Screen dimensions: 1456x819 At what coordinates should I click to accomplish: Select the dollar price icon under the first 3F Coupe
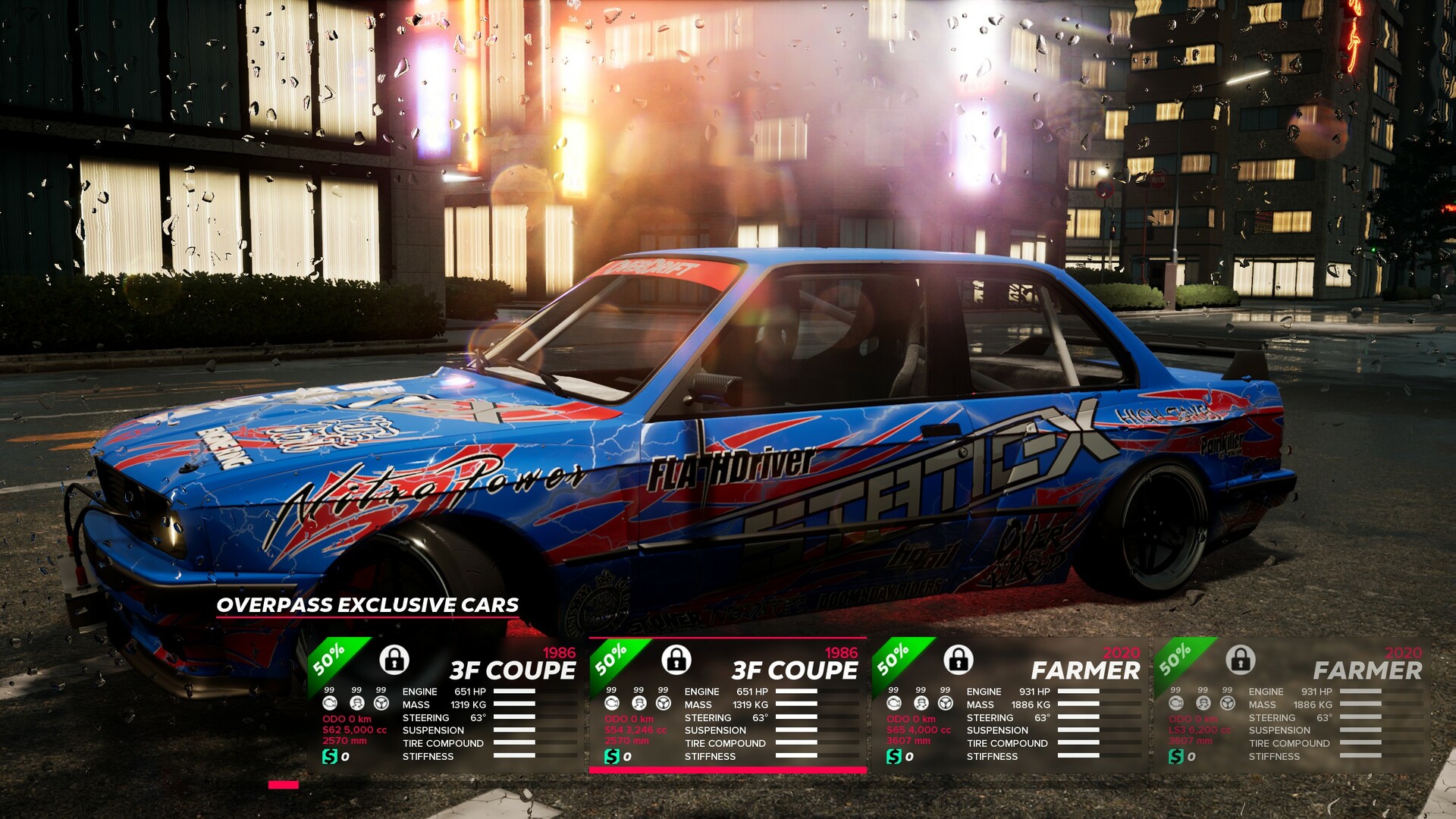click(329, 755)
